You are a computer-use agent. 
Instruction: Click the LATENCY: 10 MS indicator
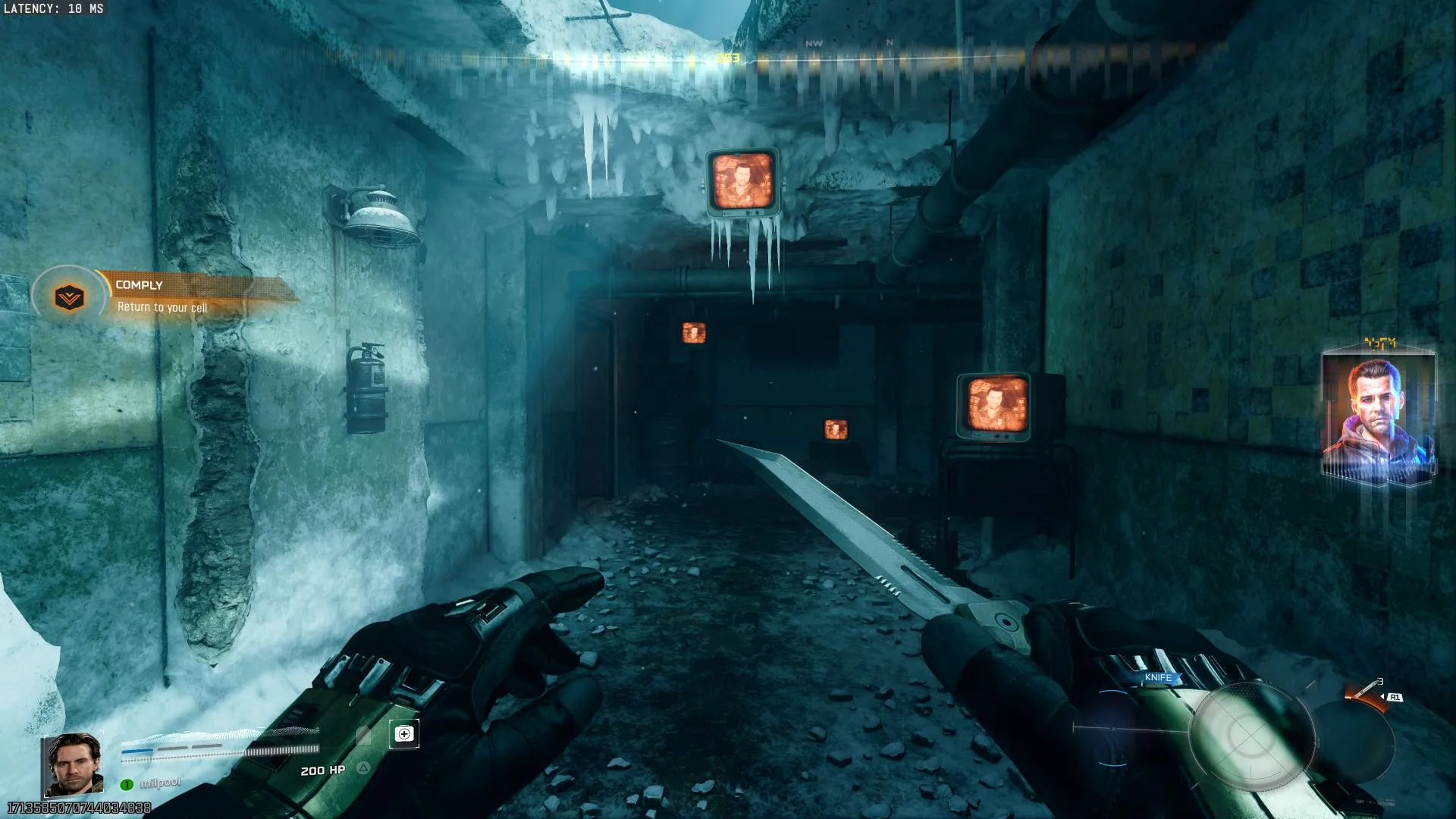(x=53, y=10)
